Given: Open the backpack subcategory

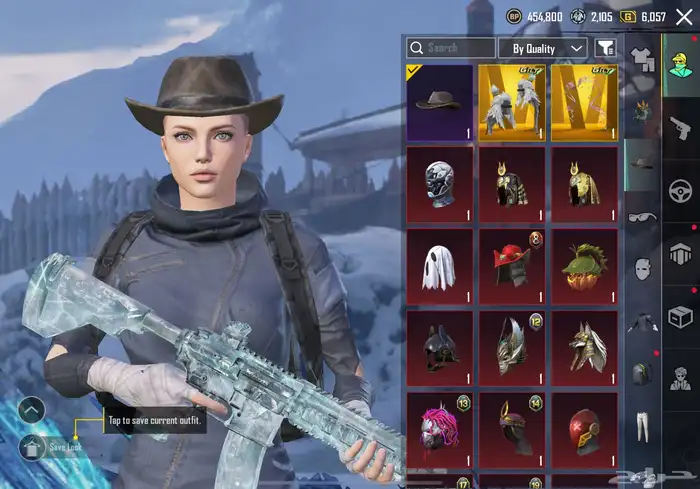Looking at the screenshot, I should click(640, 374).
